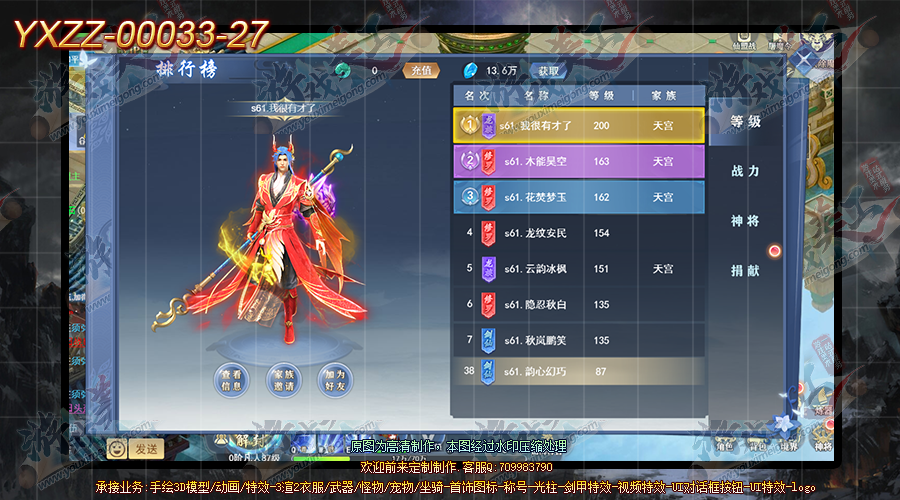This screenshot has height=500, width=900.
Task: Select second-ranked player 木能昊空
Action: point(579,161)
